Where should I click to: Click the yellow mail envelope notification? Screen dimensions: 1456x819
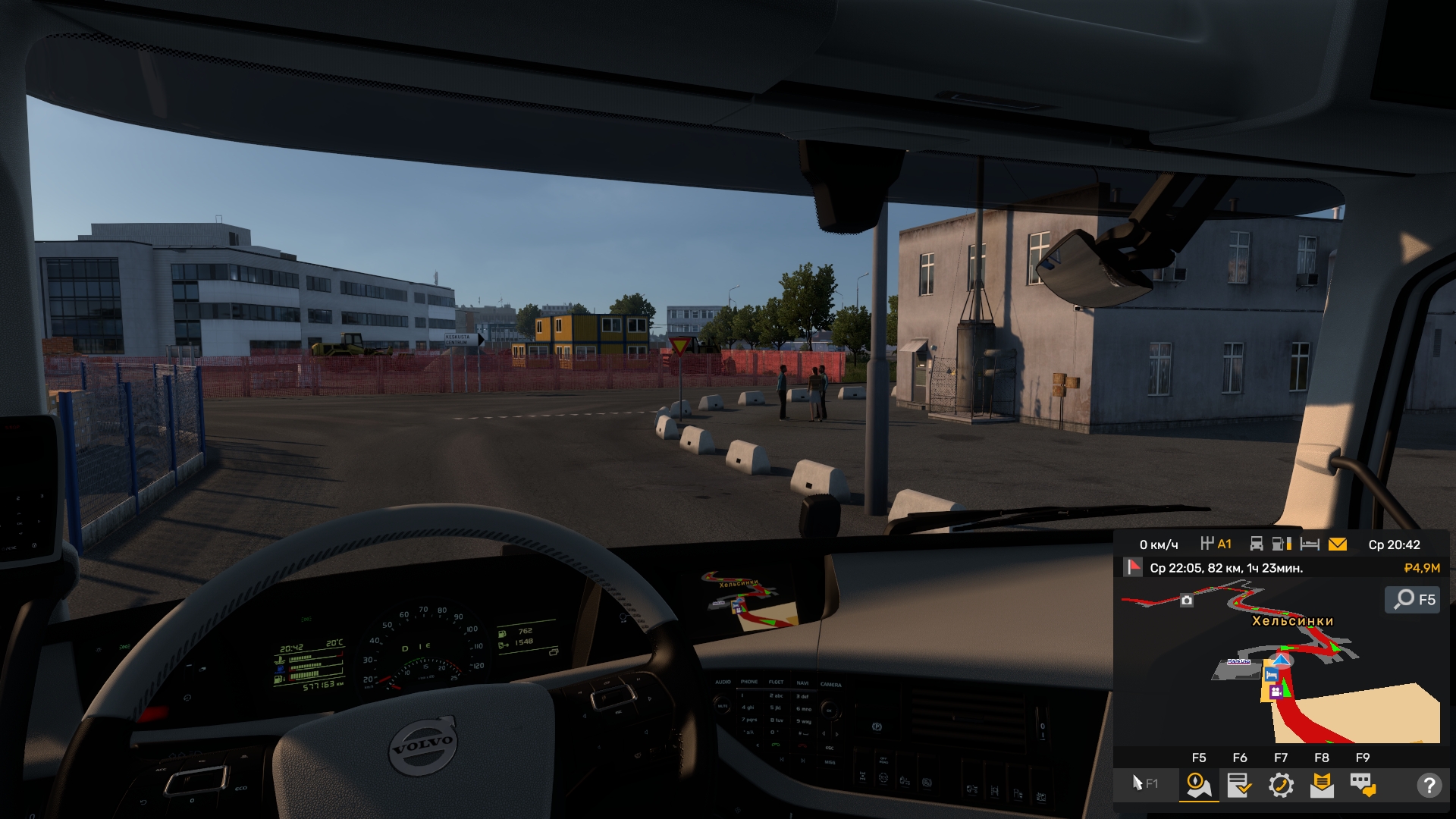coord(1338,544)
